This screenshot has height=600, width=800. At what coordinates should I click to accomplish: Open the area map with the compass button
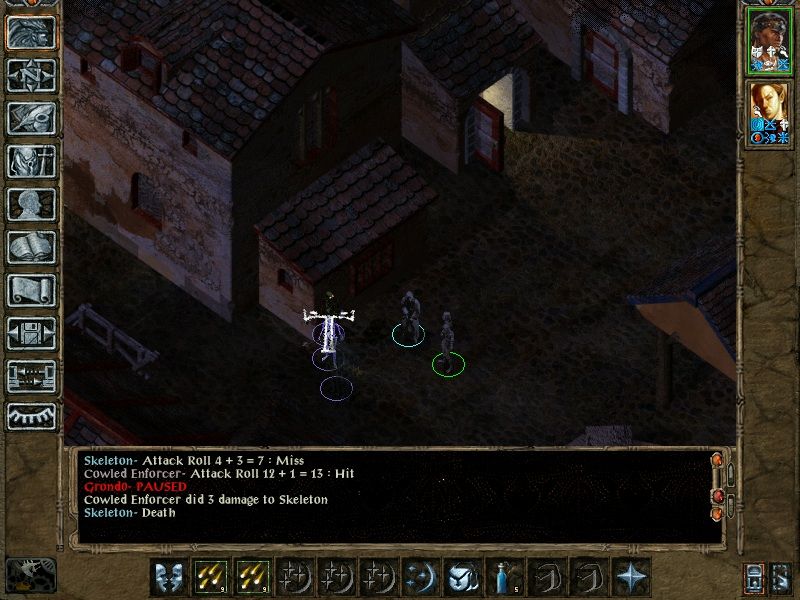(31, 76)
